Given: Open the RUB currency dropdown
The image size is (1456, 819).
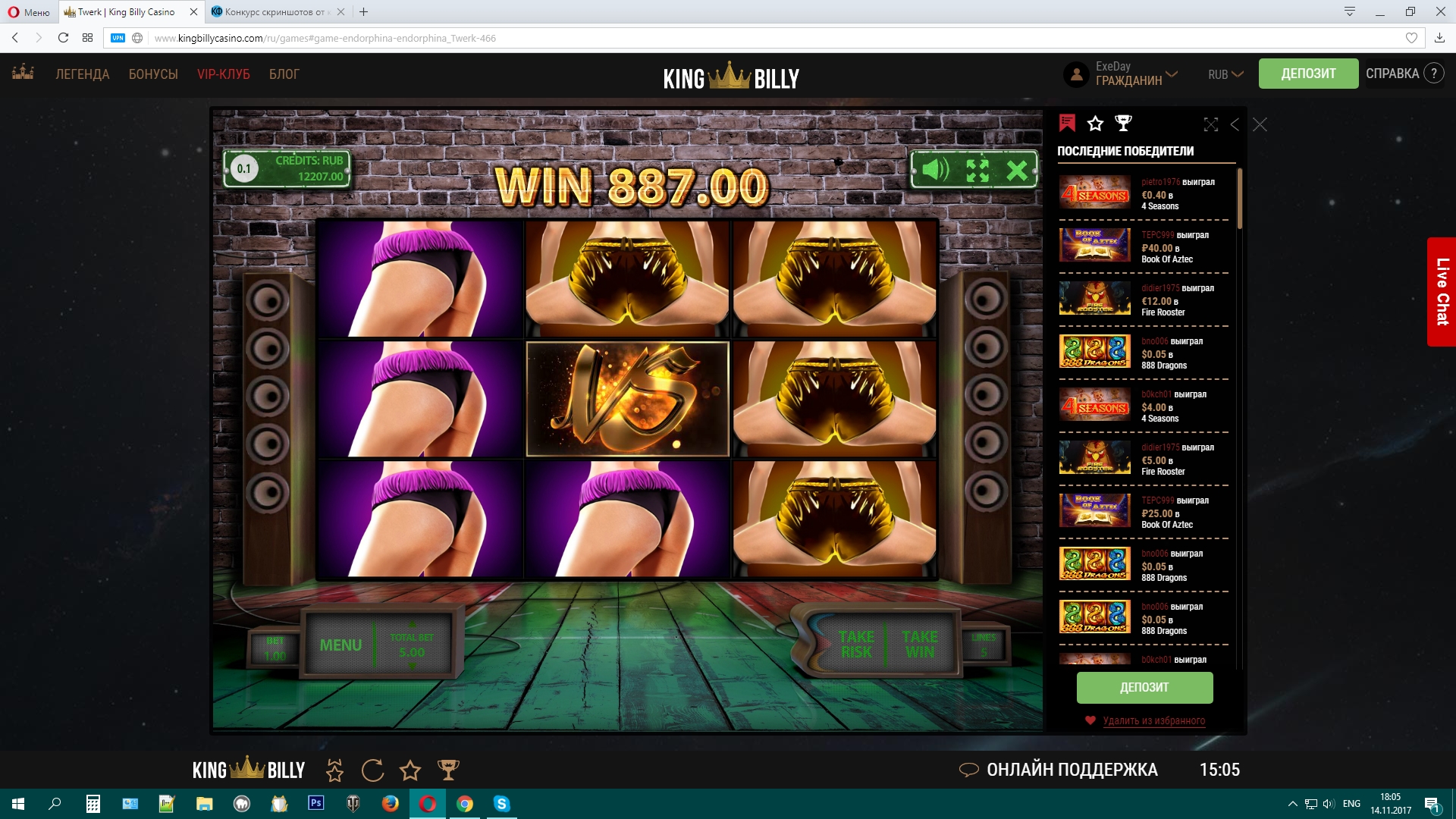Looking at the screenshot, I should pos(1224,74).
